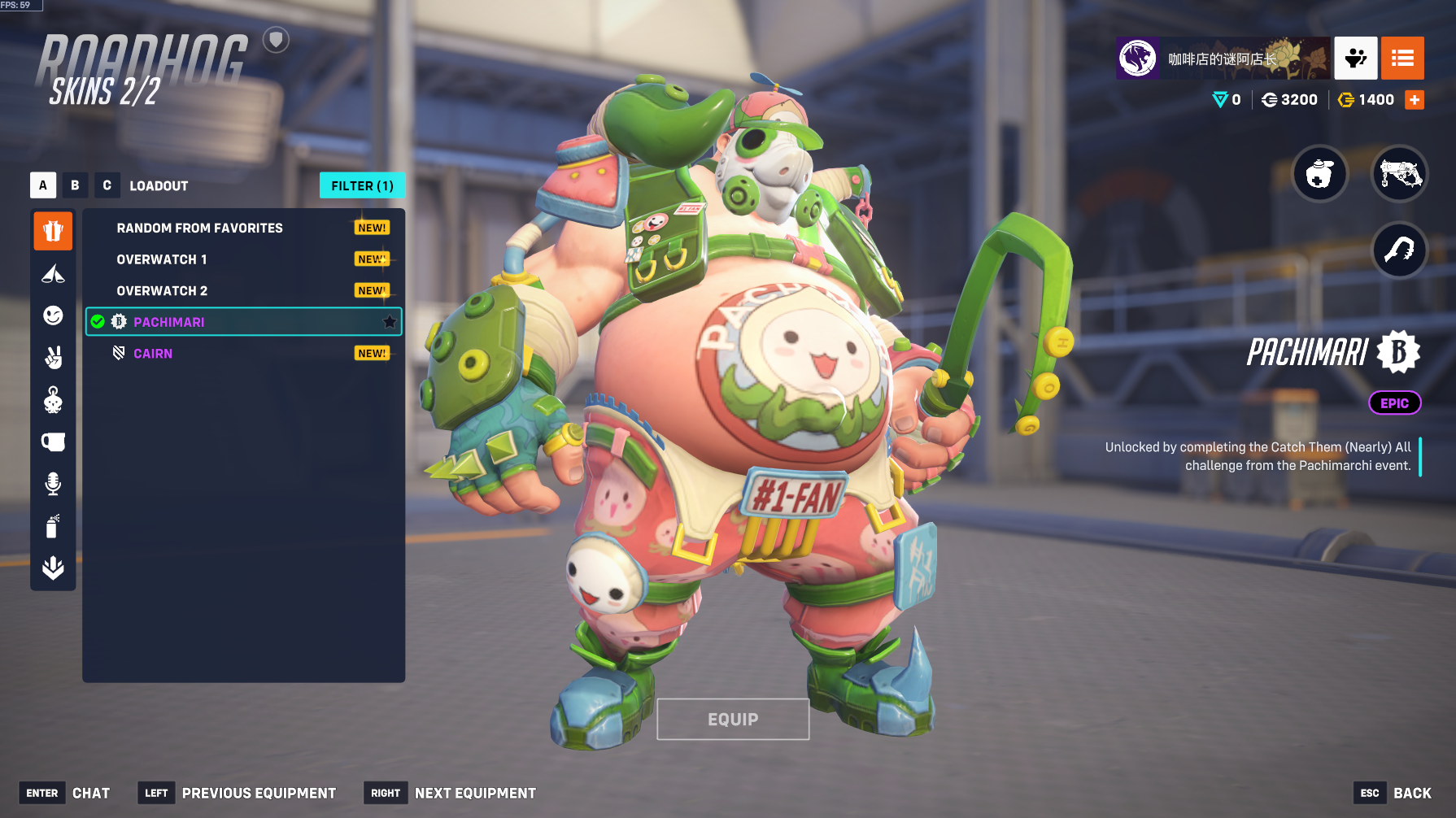Go back using the Back button
1456x818 pixels.
tap(1412, 793)
